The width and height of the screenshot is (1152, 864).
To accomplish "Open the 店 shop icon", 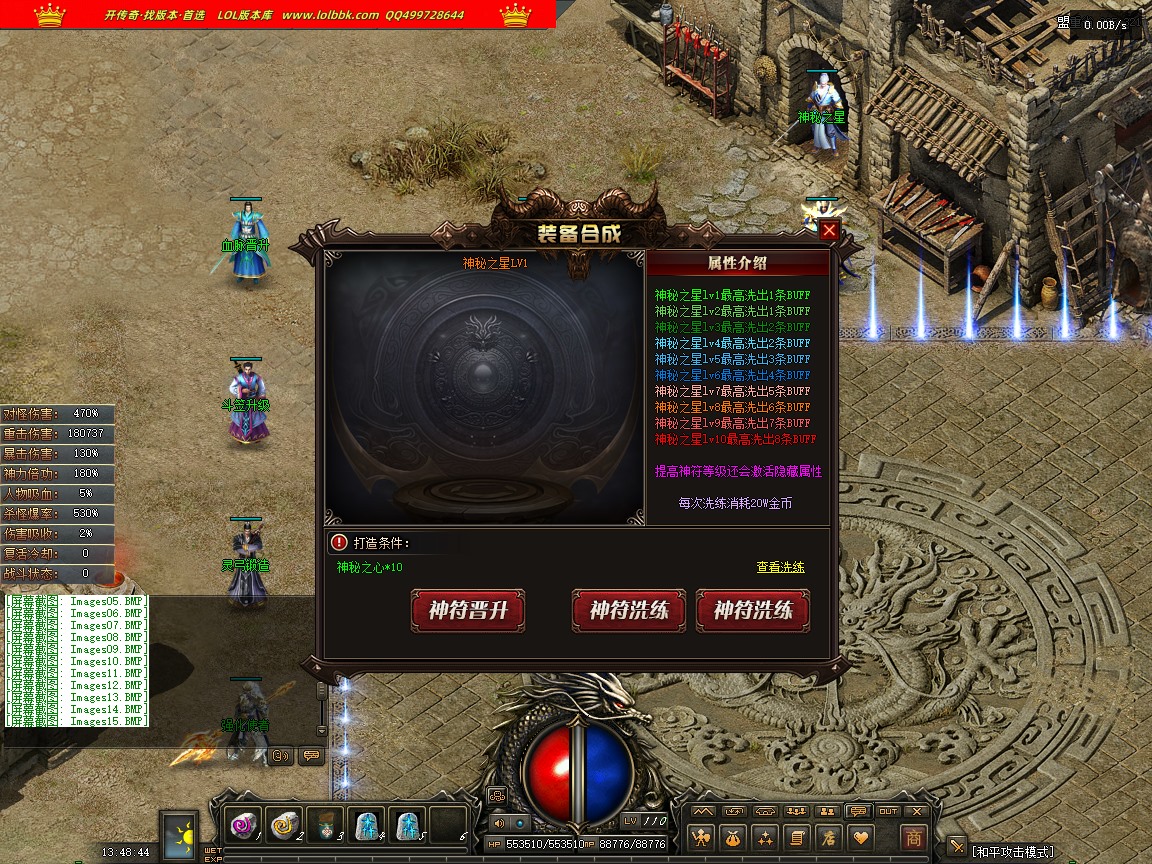I will 828,837.
